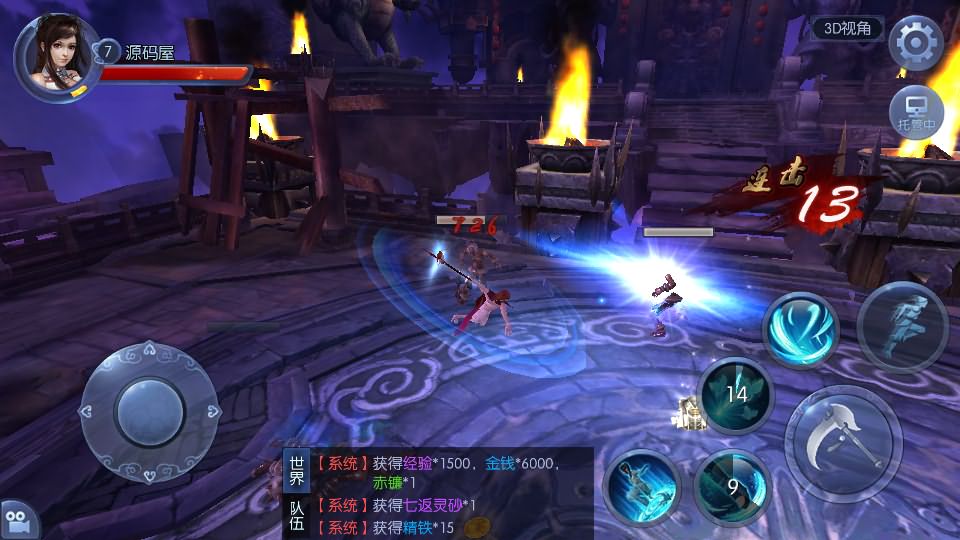Switch to the 世界 chat tab

297,472
